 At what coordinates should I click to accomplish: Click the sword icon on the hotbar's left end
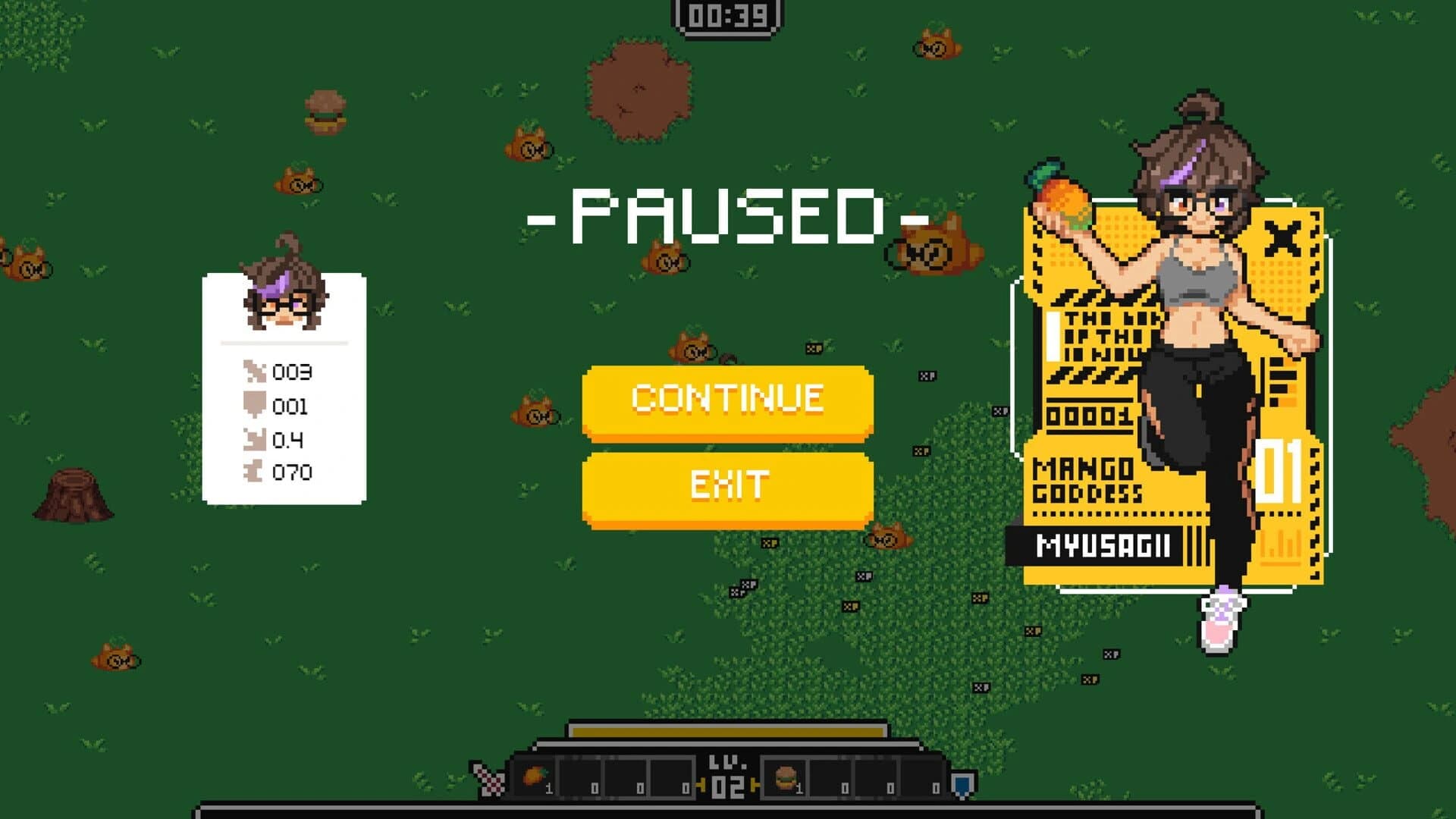coord(488,779)
